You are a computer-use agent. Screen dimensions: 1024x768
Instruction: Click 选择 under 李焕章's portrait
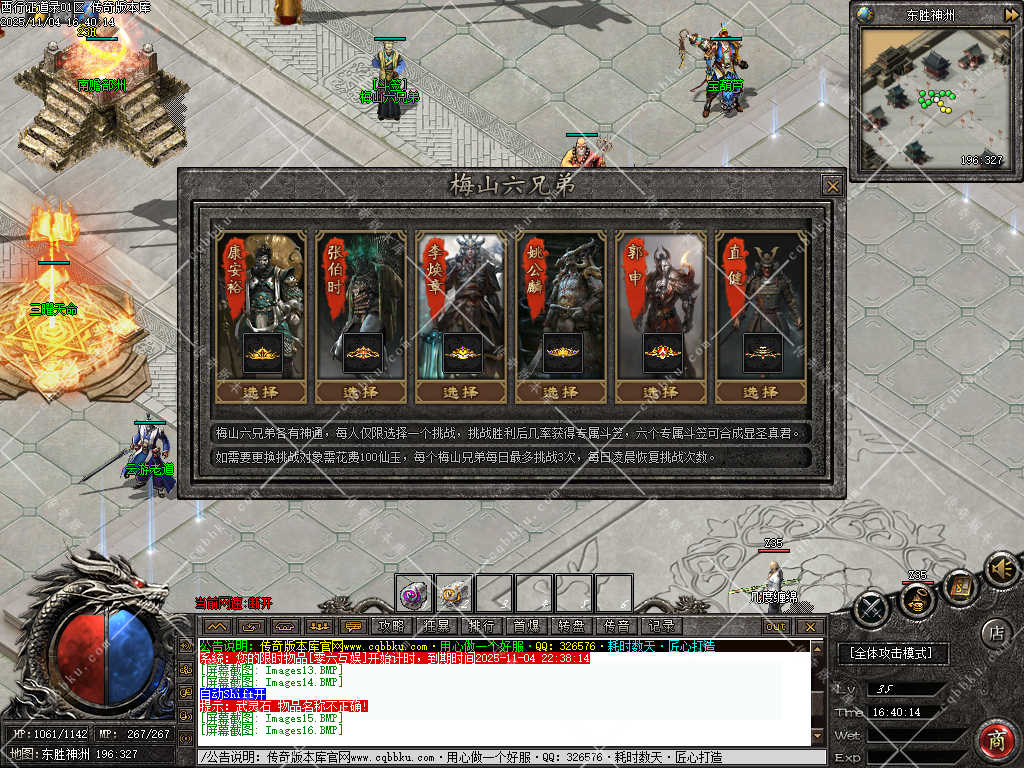(460, 392)
